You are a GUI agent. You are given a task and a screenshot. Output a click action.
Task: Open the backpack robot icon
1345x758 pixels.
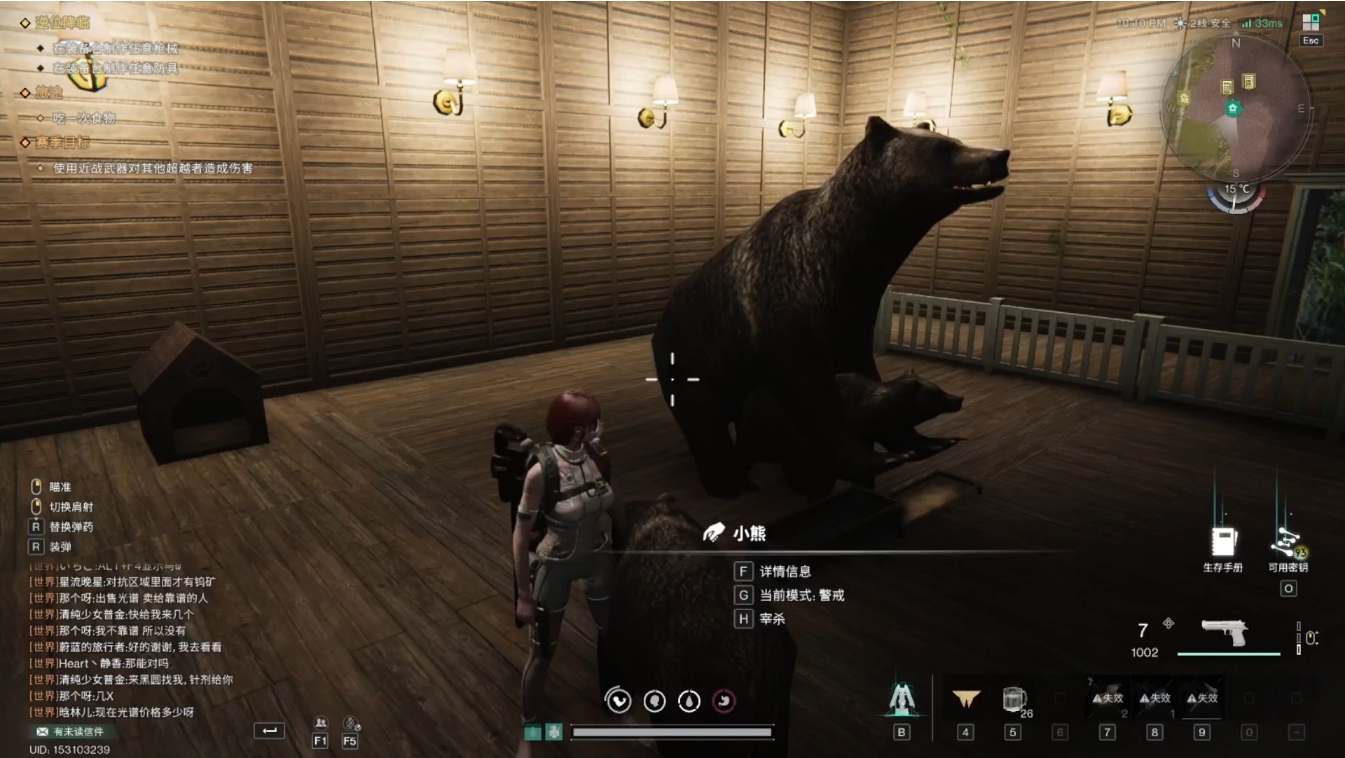pos(901,699)
